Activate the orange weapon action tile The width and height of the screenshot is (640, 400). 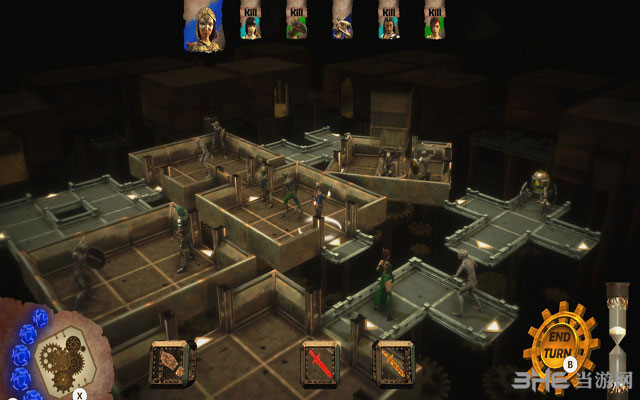coord(391,362)
